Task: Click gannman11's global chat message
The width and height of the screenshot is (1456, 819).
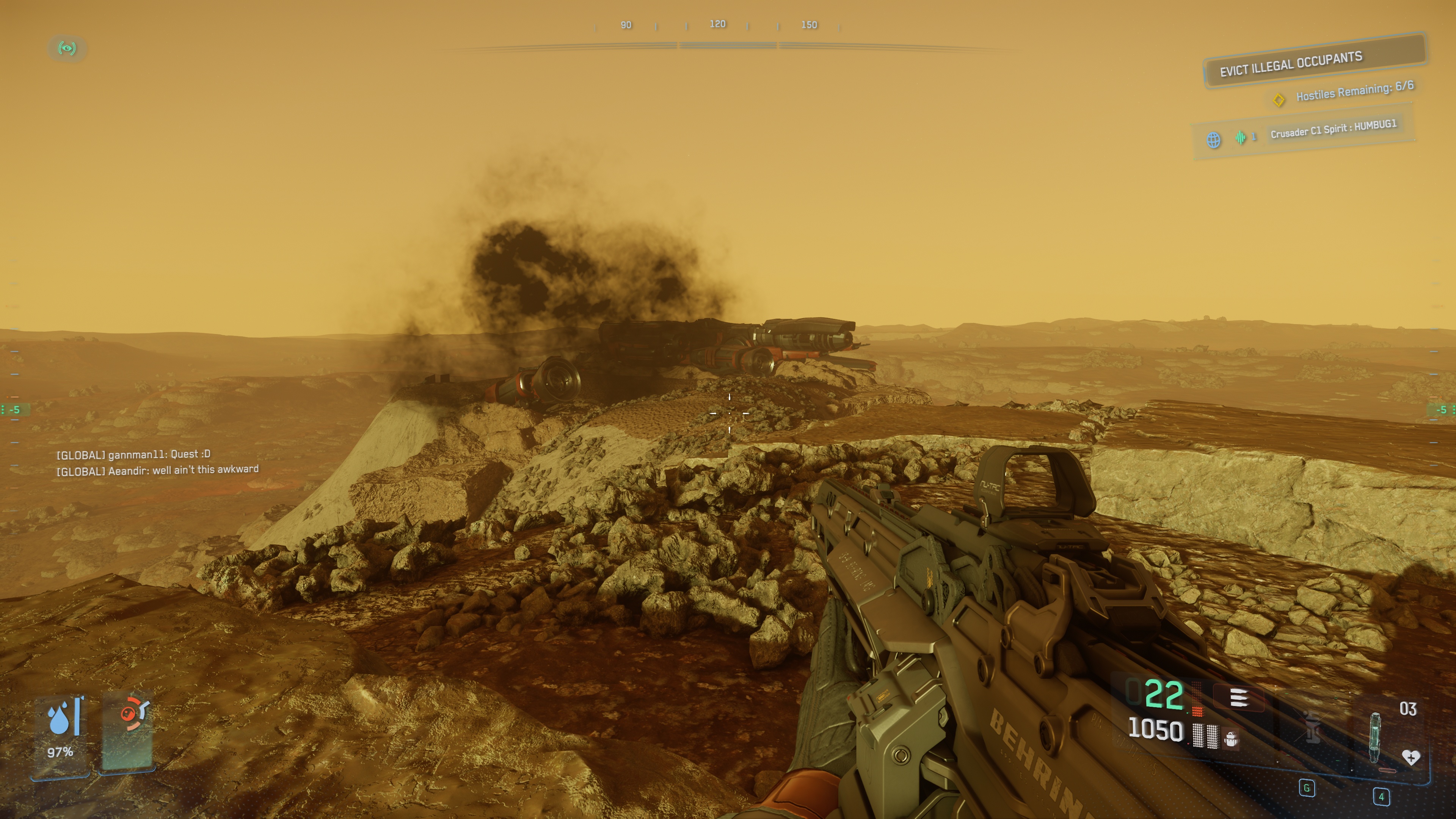Action: click(x=133, y=455)
